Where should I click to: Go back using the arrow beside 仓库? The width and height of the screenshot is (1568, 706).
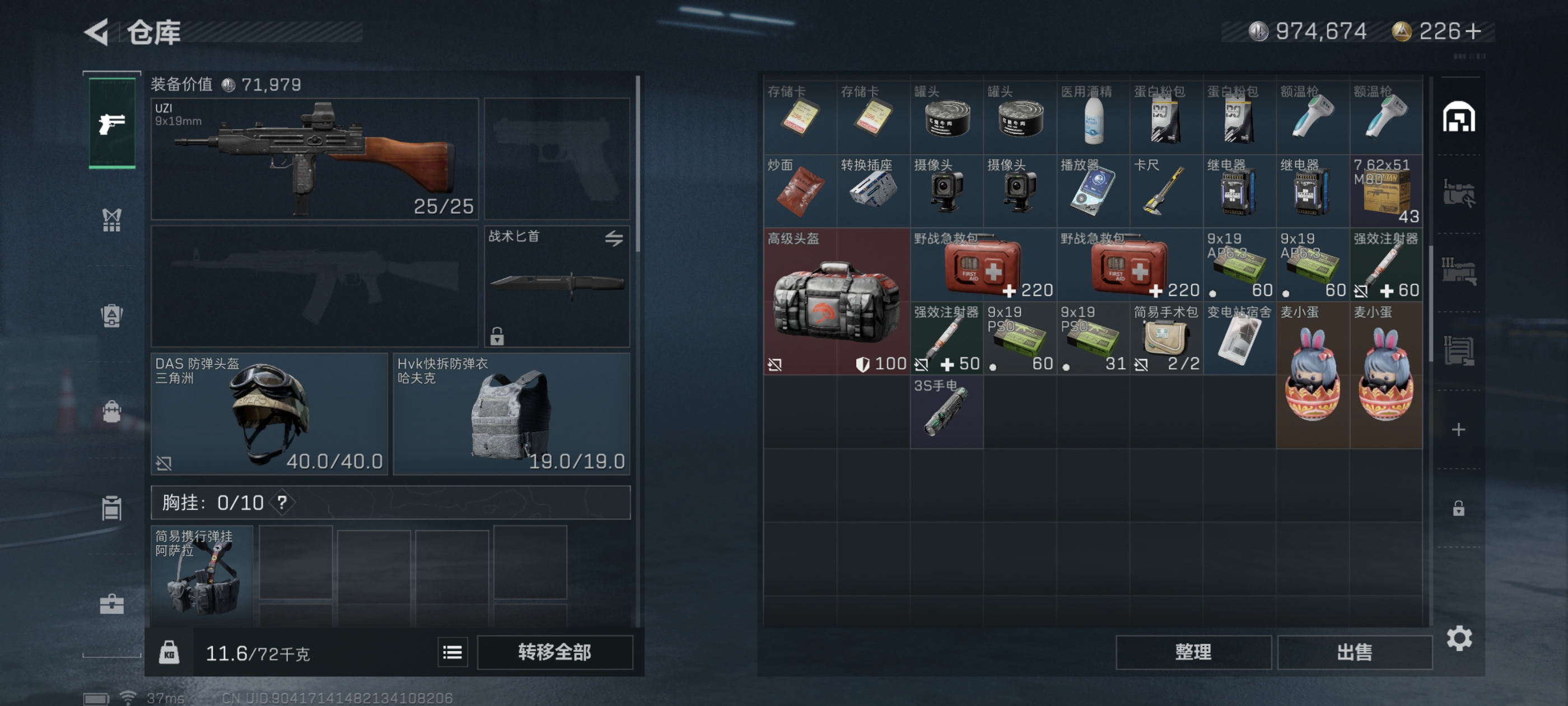97,32
